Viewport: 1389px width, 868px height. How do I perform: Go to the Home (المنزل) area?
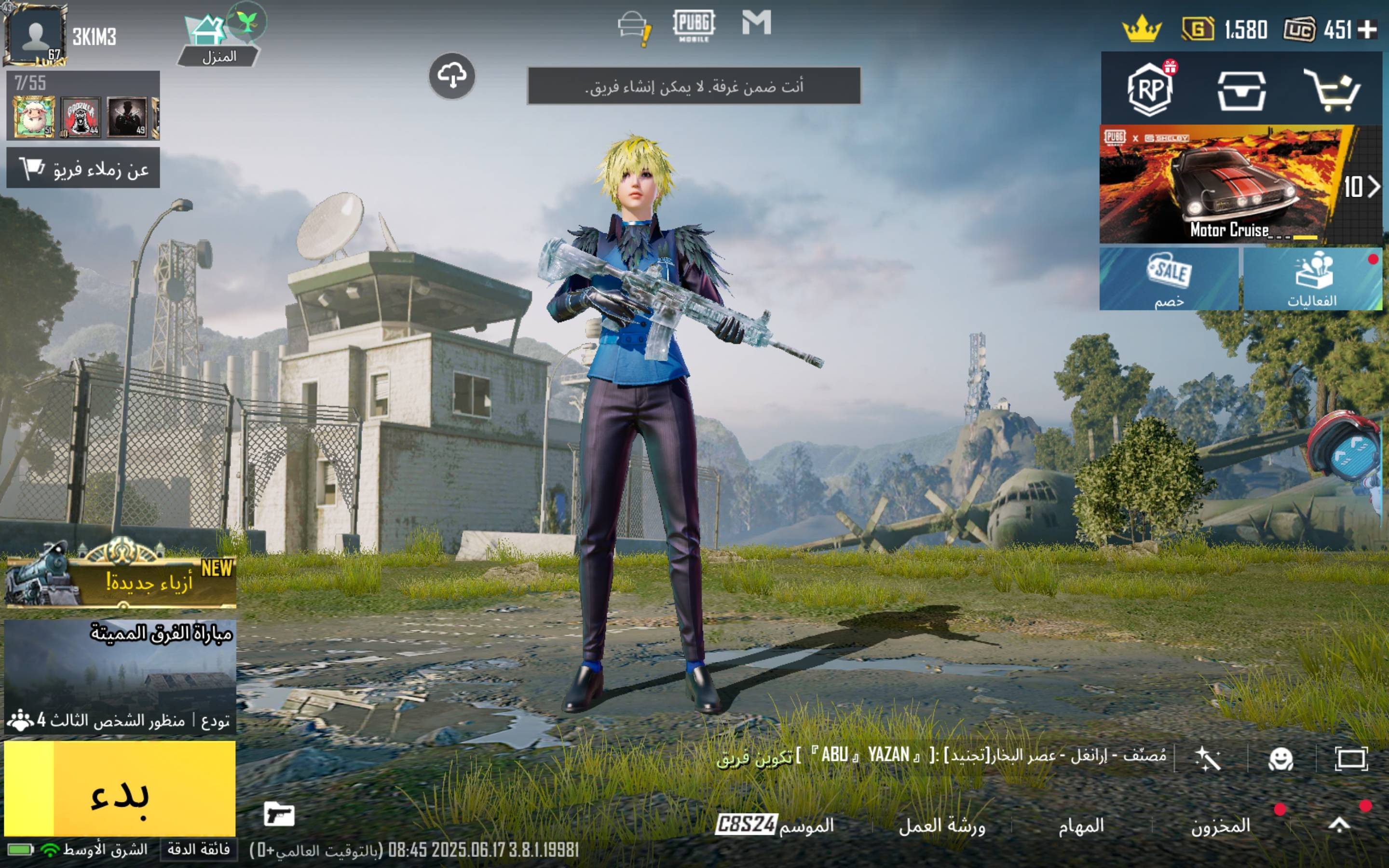point(218,40)
